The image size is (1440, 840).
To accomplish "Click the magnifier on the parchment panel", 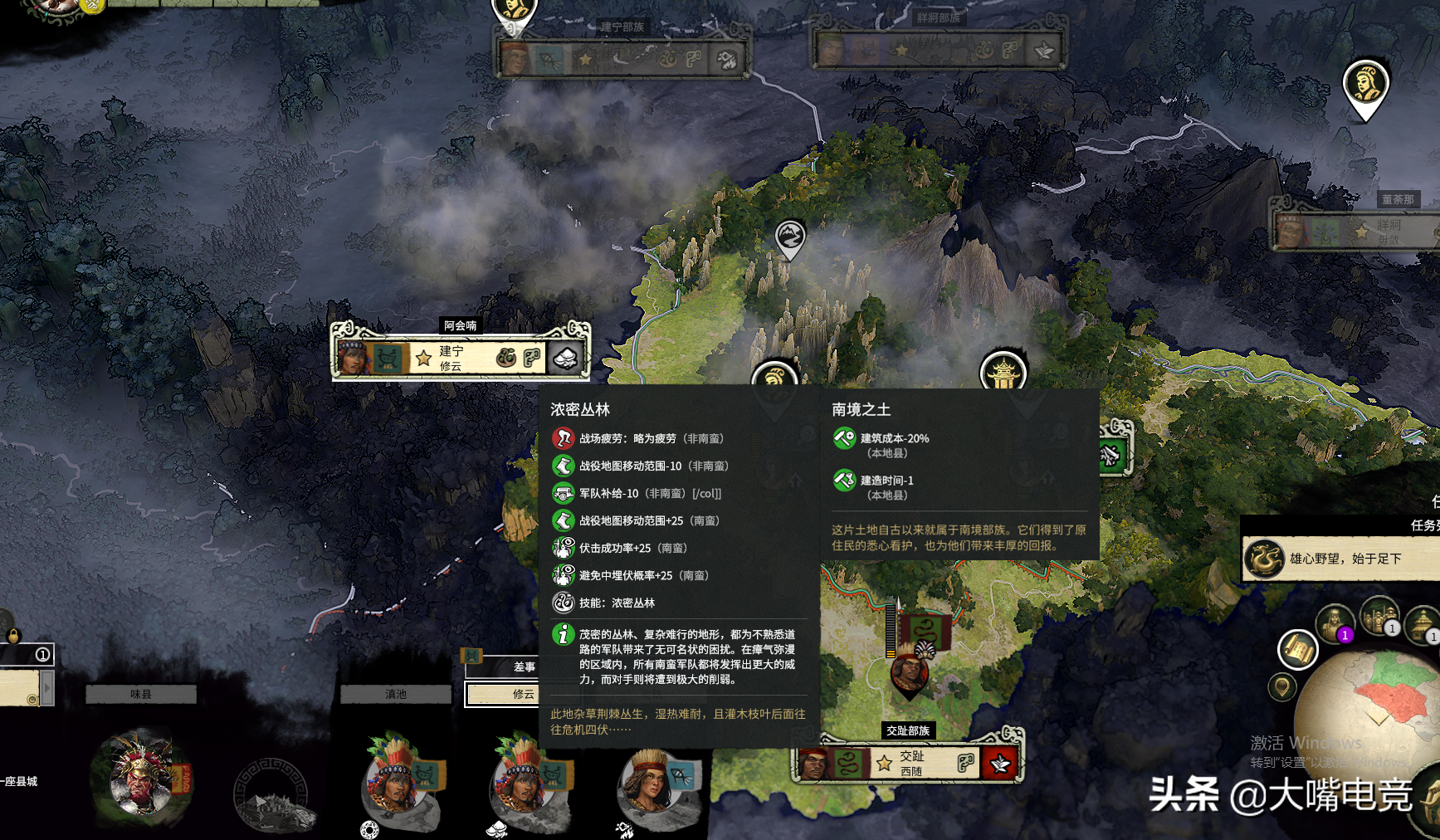I will 32,700.
